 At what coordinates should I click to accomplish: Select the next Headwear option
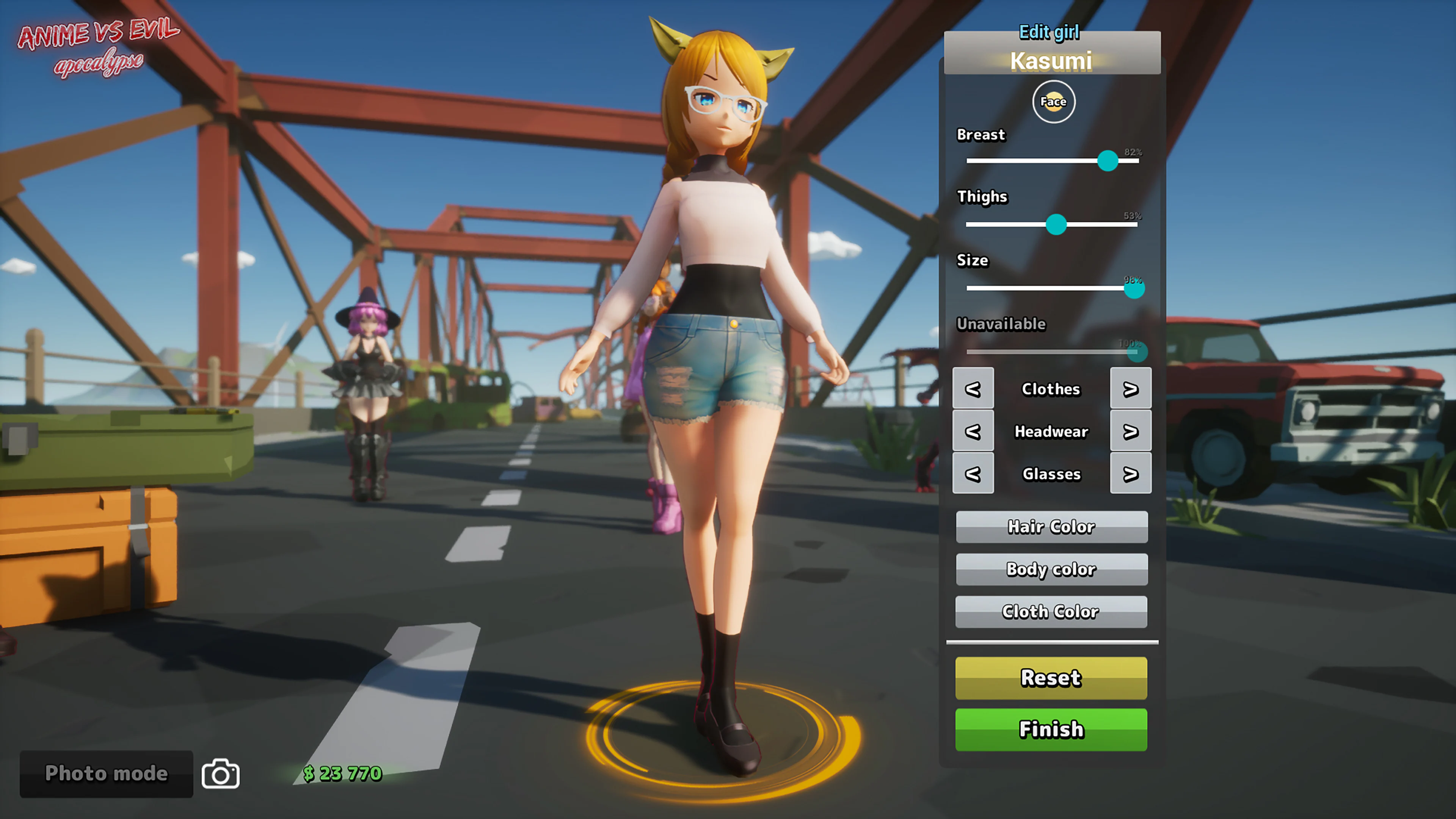(x=1130, y=431)
